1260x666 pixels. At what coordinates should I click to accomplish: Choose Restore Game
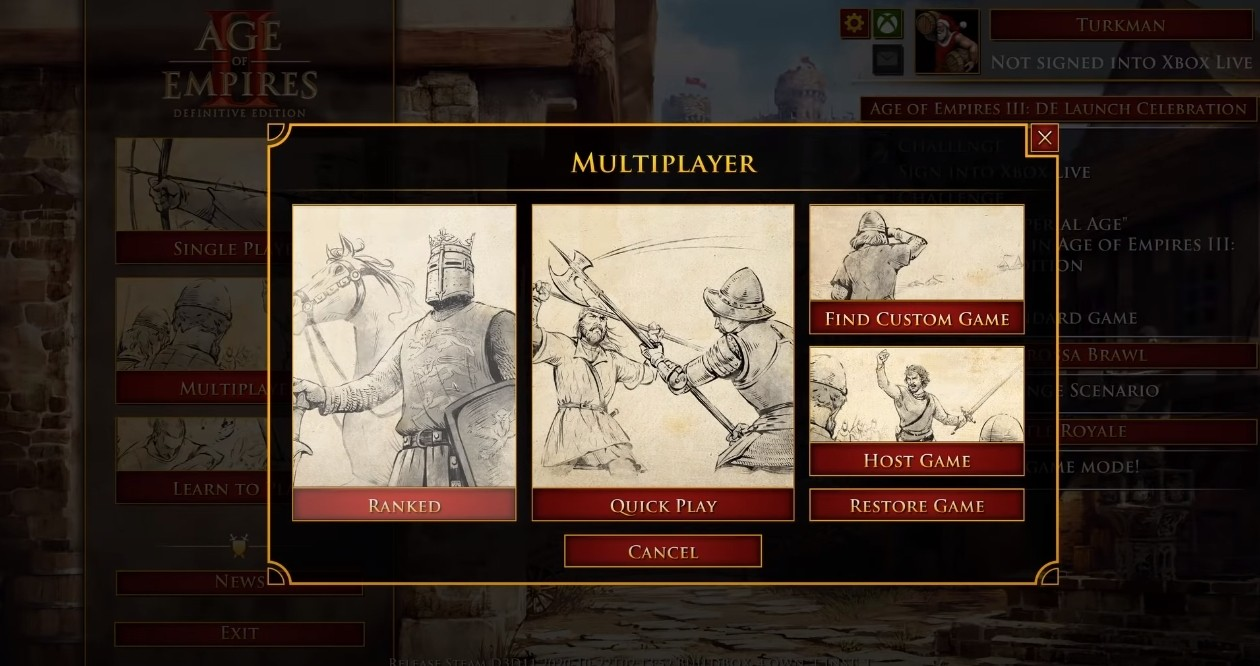[916, 505]
